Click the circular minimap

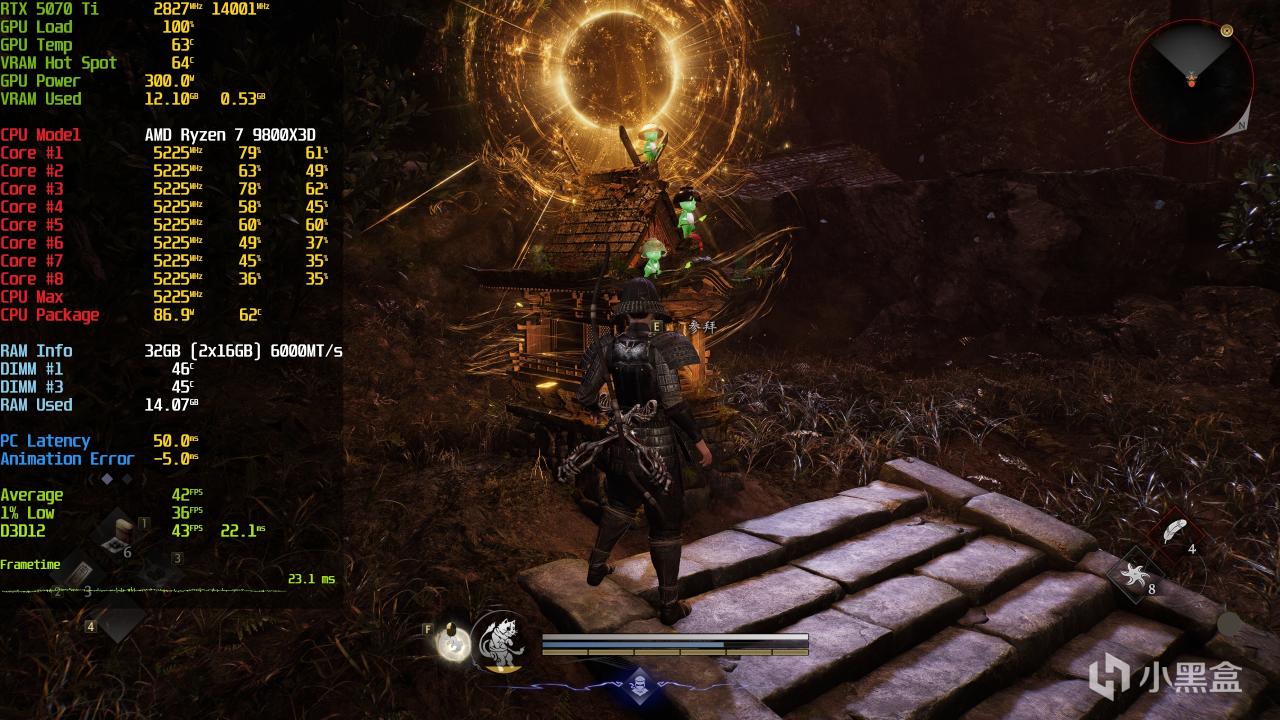point(1191,80)
